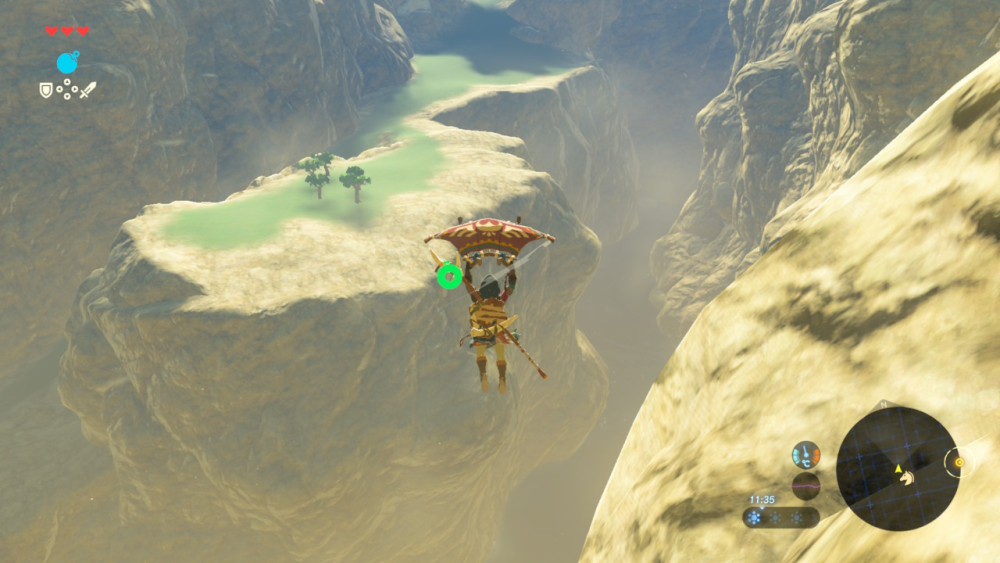
Task: Click the temperature gauge icon
Action: click(x=806, y=455)
